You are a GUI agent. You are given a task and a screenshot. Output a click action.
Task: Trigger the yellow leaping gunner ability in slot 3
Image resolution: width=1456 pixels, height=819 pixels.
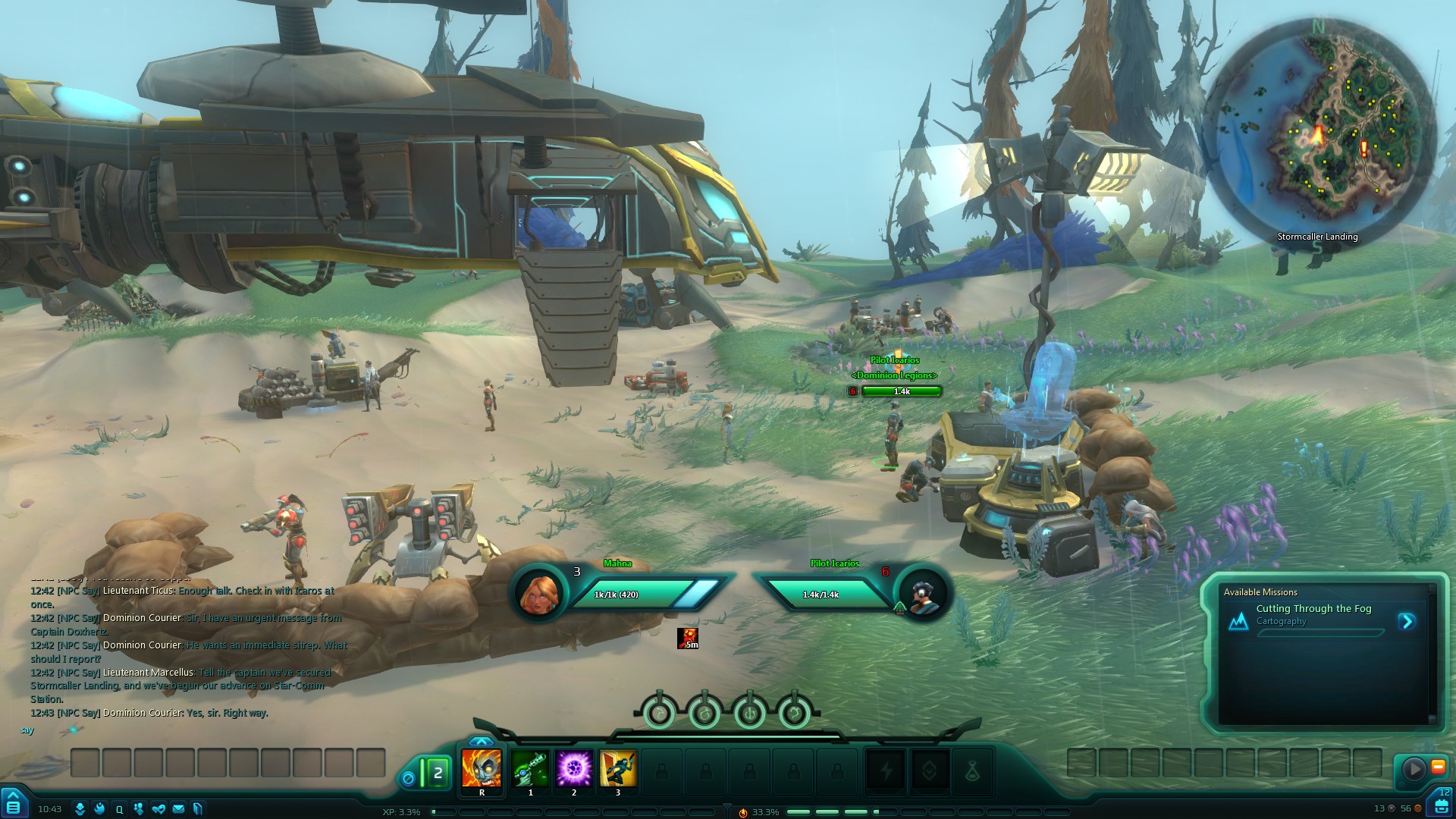click(618, 768)
